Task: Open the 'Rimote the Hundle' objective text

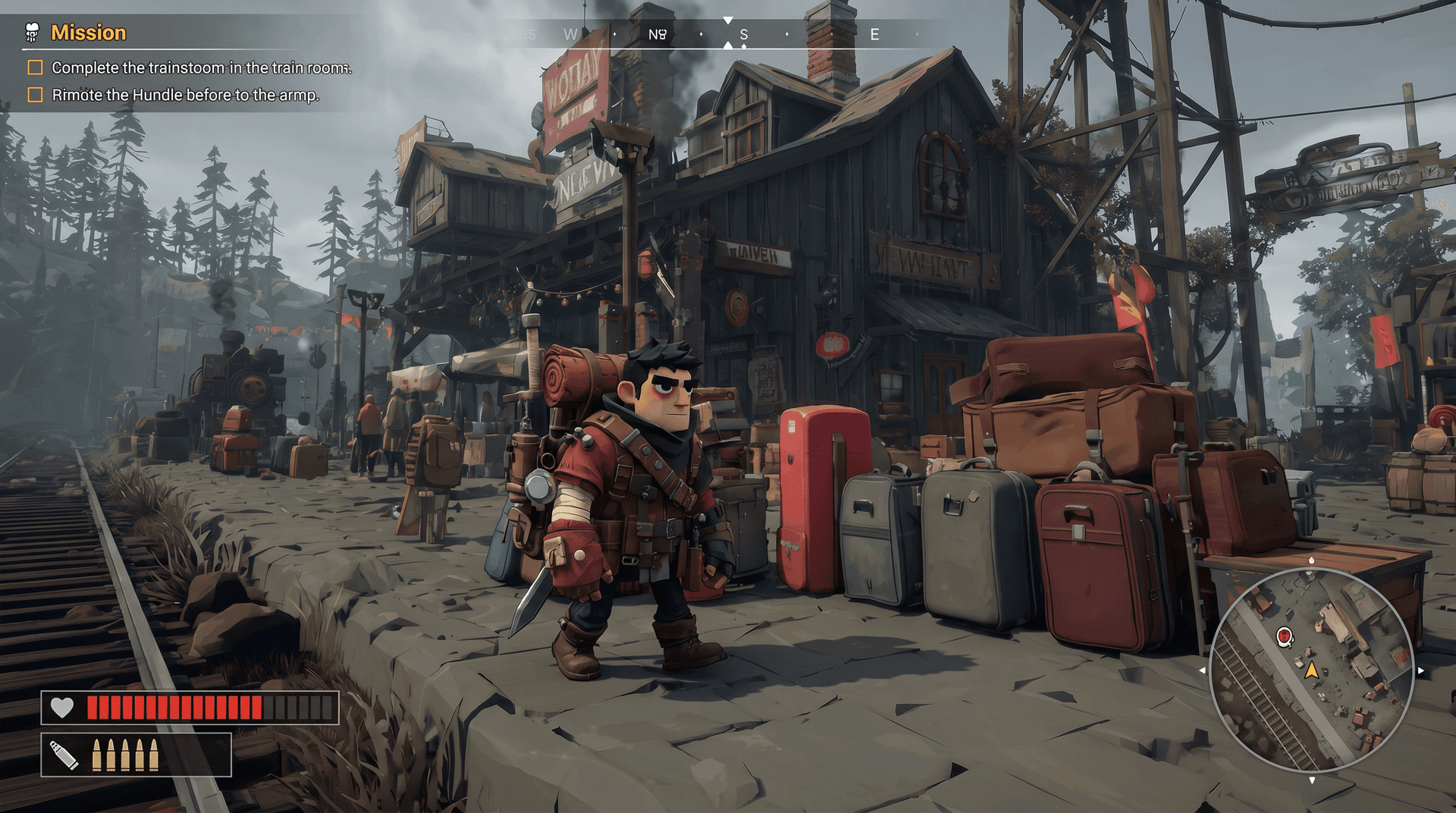Action: coord(187,95)
